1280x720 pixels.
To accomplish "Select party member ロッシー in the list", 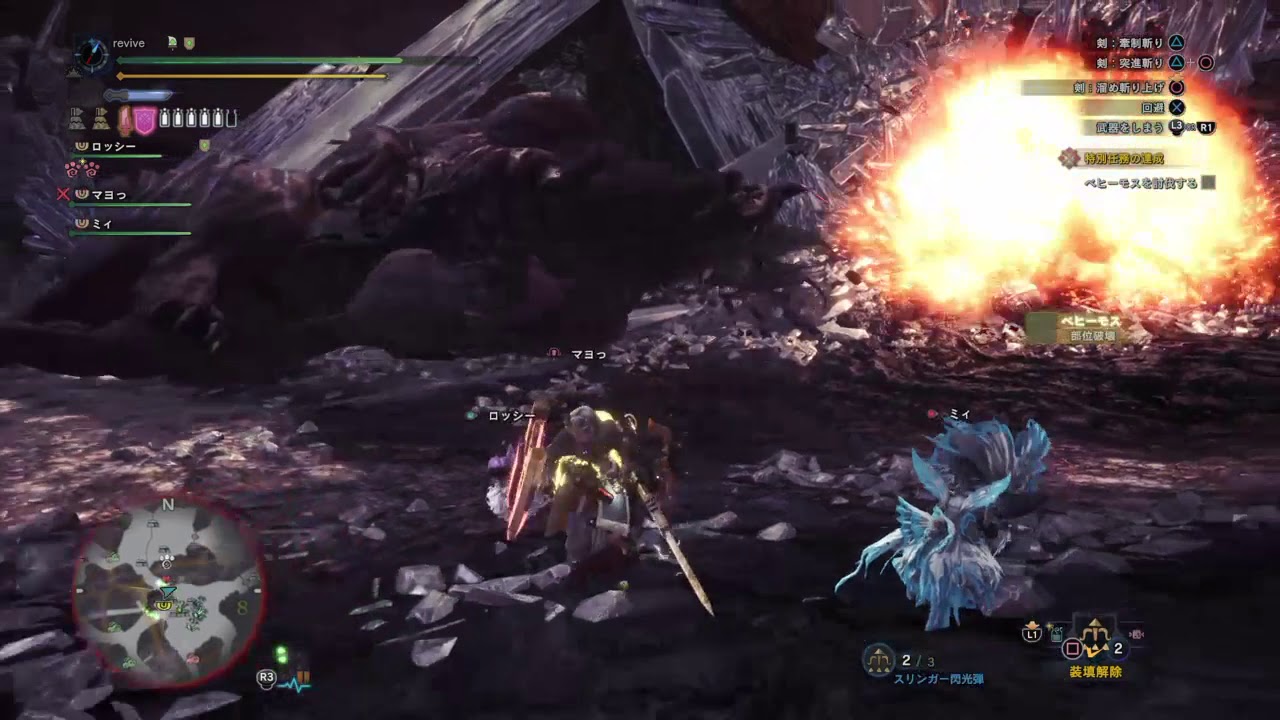I will [x=113, y=147].
